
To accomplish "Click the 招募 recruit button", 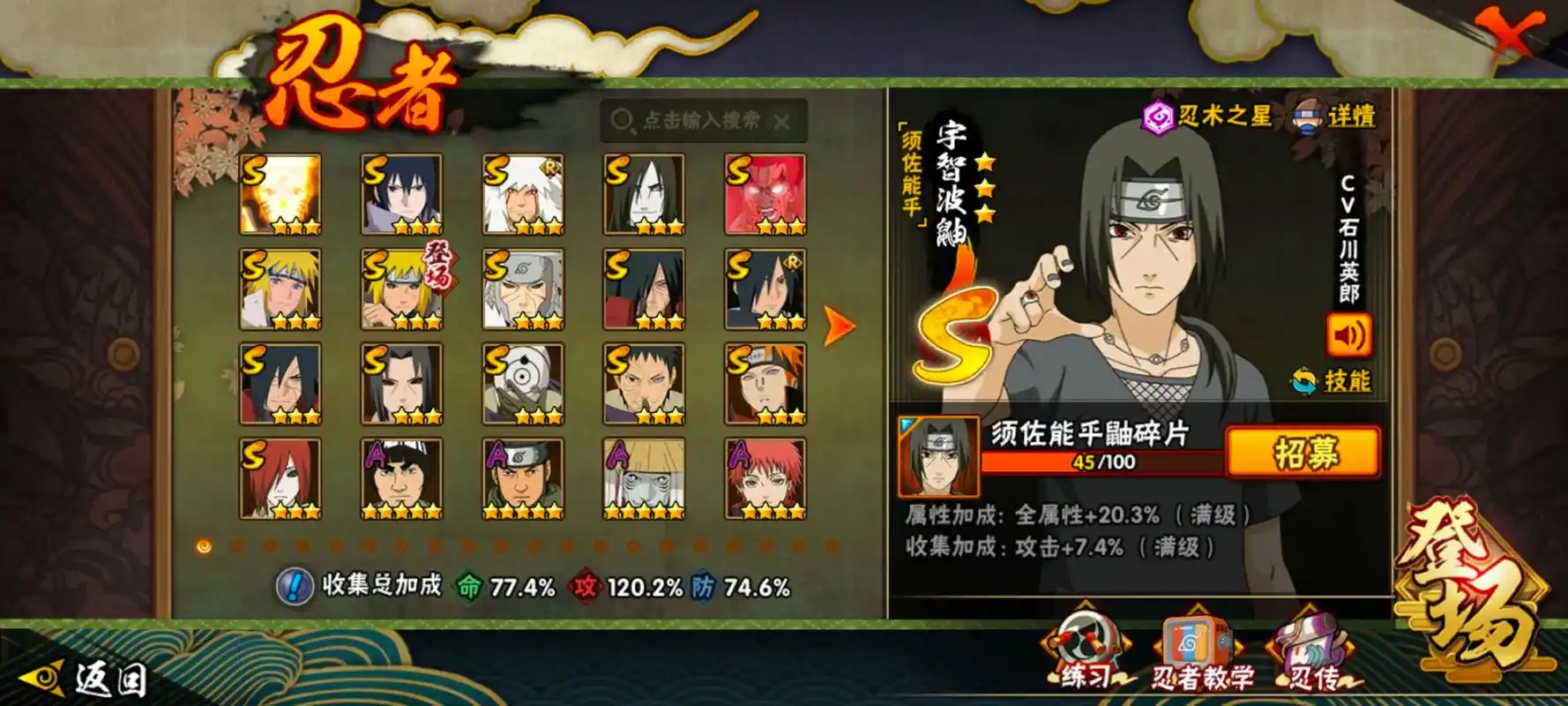I will point(1303,453).
